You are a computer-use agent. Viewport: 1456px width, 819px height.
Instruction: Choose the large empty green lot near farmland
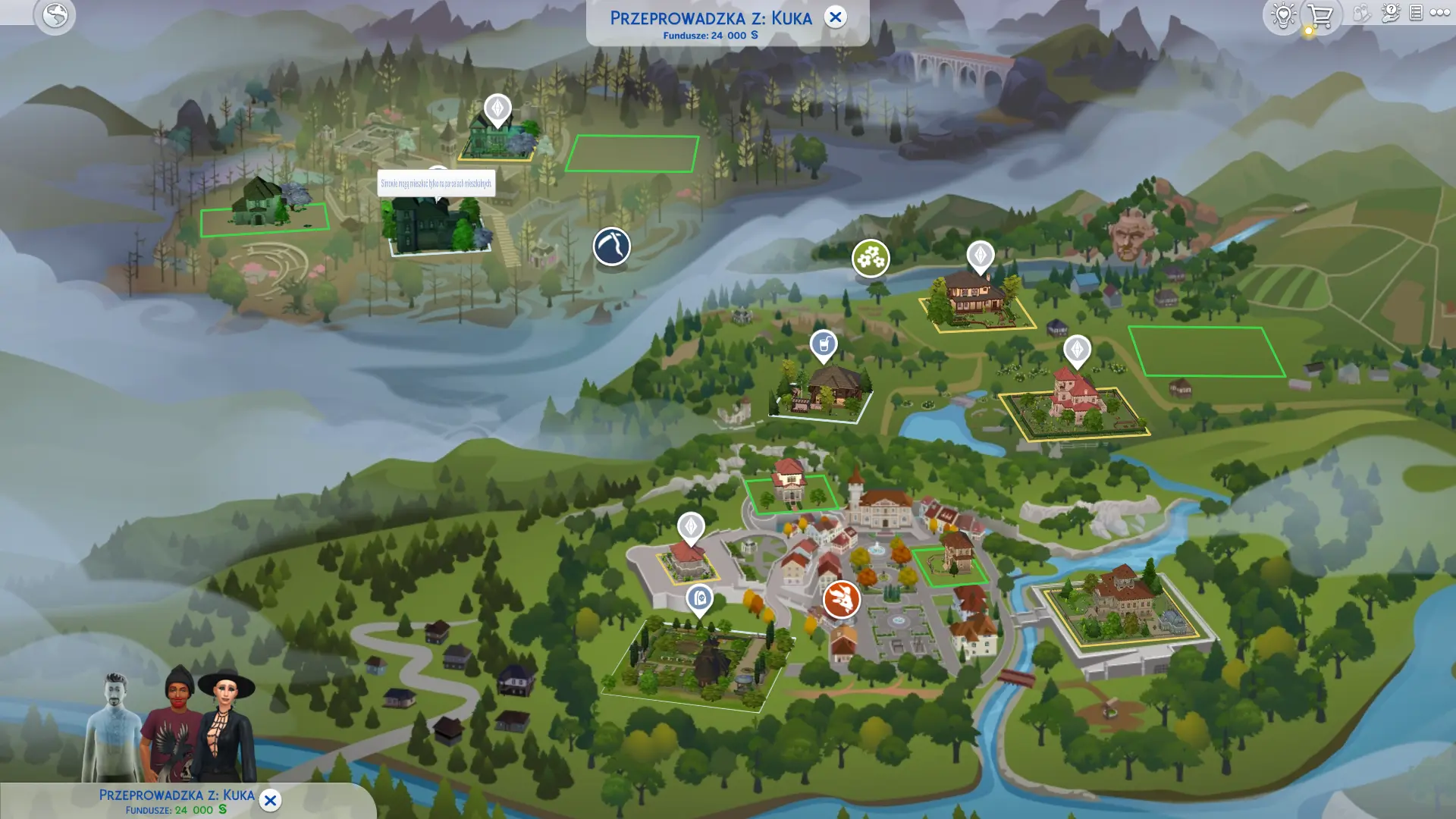1206,351
